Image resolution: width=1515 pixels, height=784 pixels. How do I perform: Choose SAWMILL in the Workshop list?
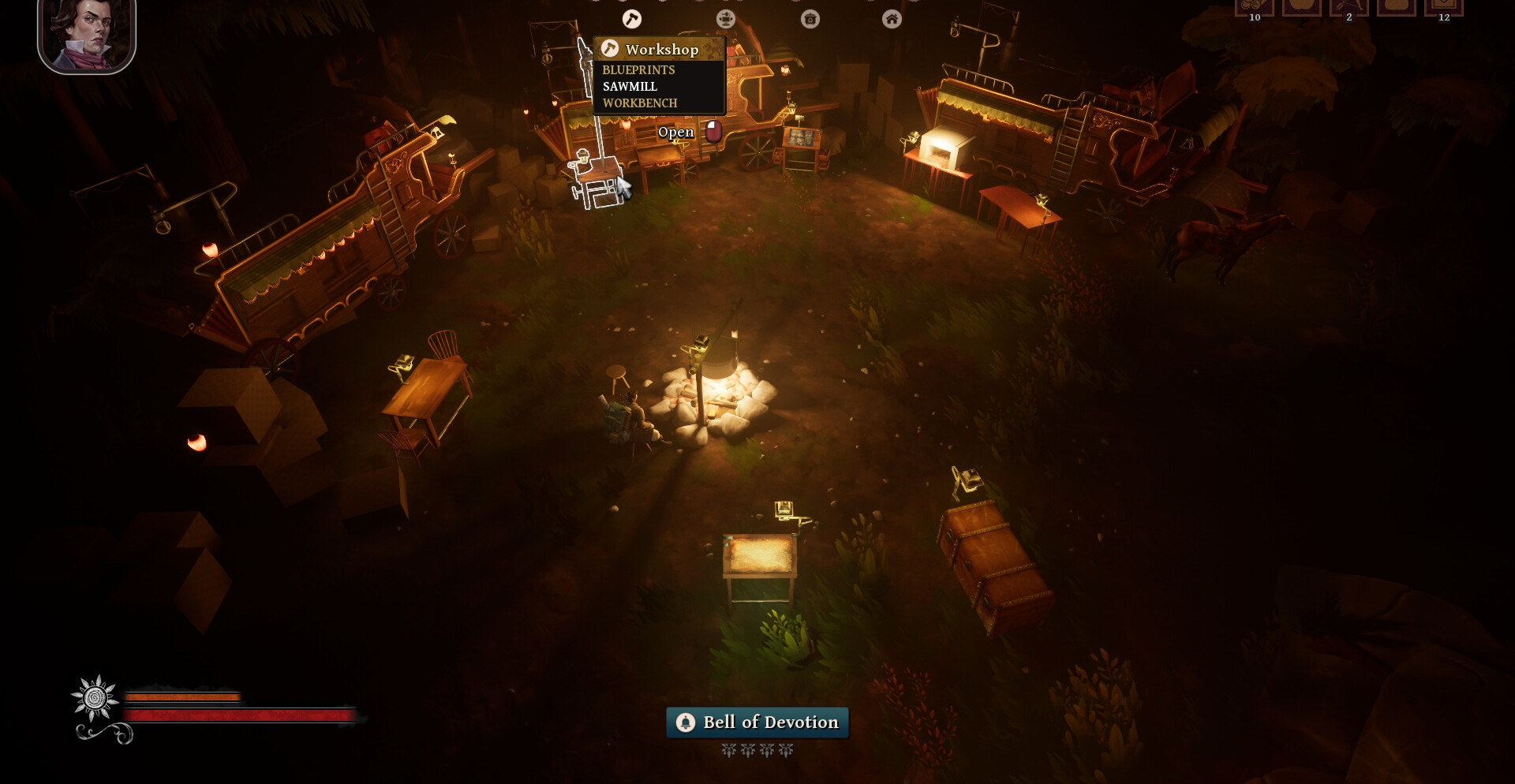[630, 87]
